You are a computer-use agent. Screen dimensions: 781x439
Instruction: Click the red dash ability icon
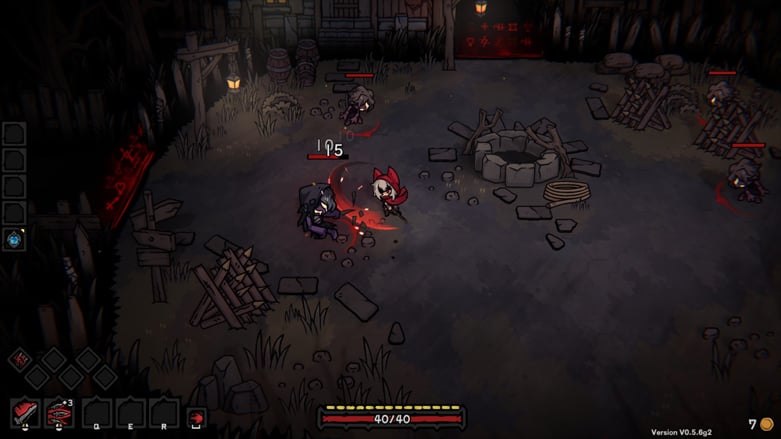click(197, 417)
